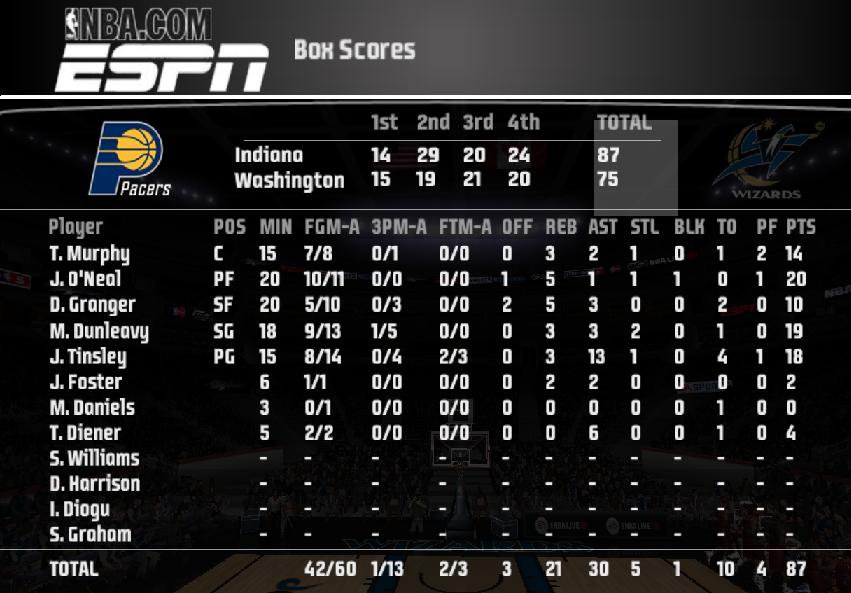Select D. Harrison's row
This screenshot has height=593, width=851.
95,484
